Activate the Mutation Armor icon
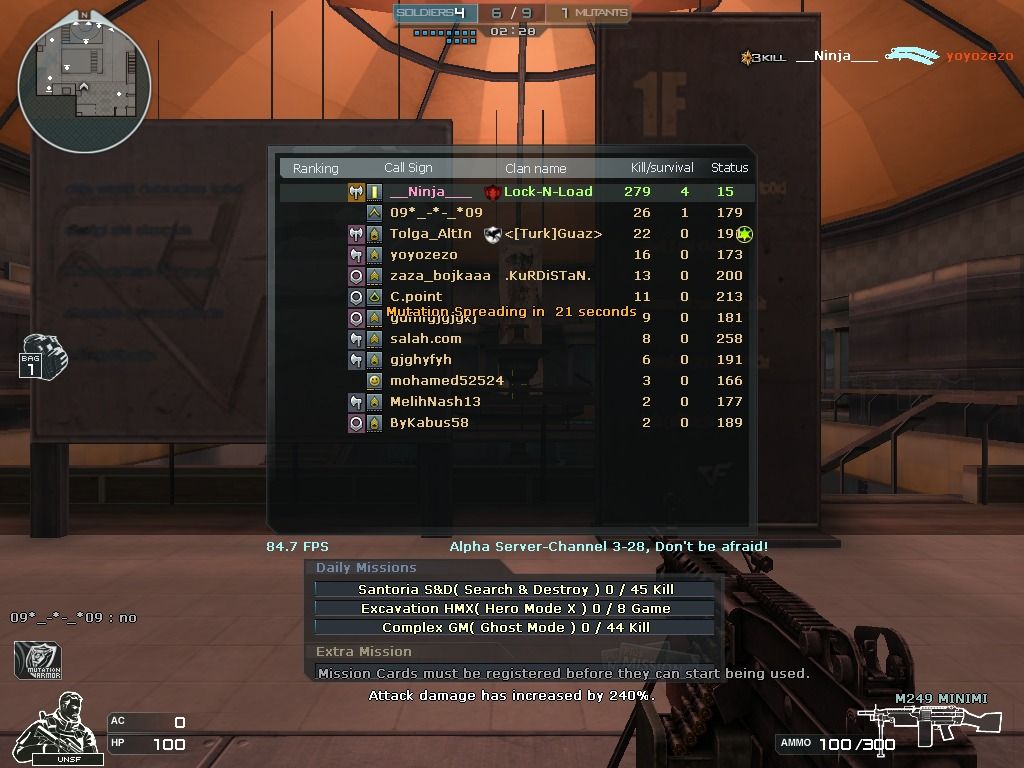The width and height of the screenshot is (1024, 768). click(x=38, y=662)
